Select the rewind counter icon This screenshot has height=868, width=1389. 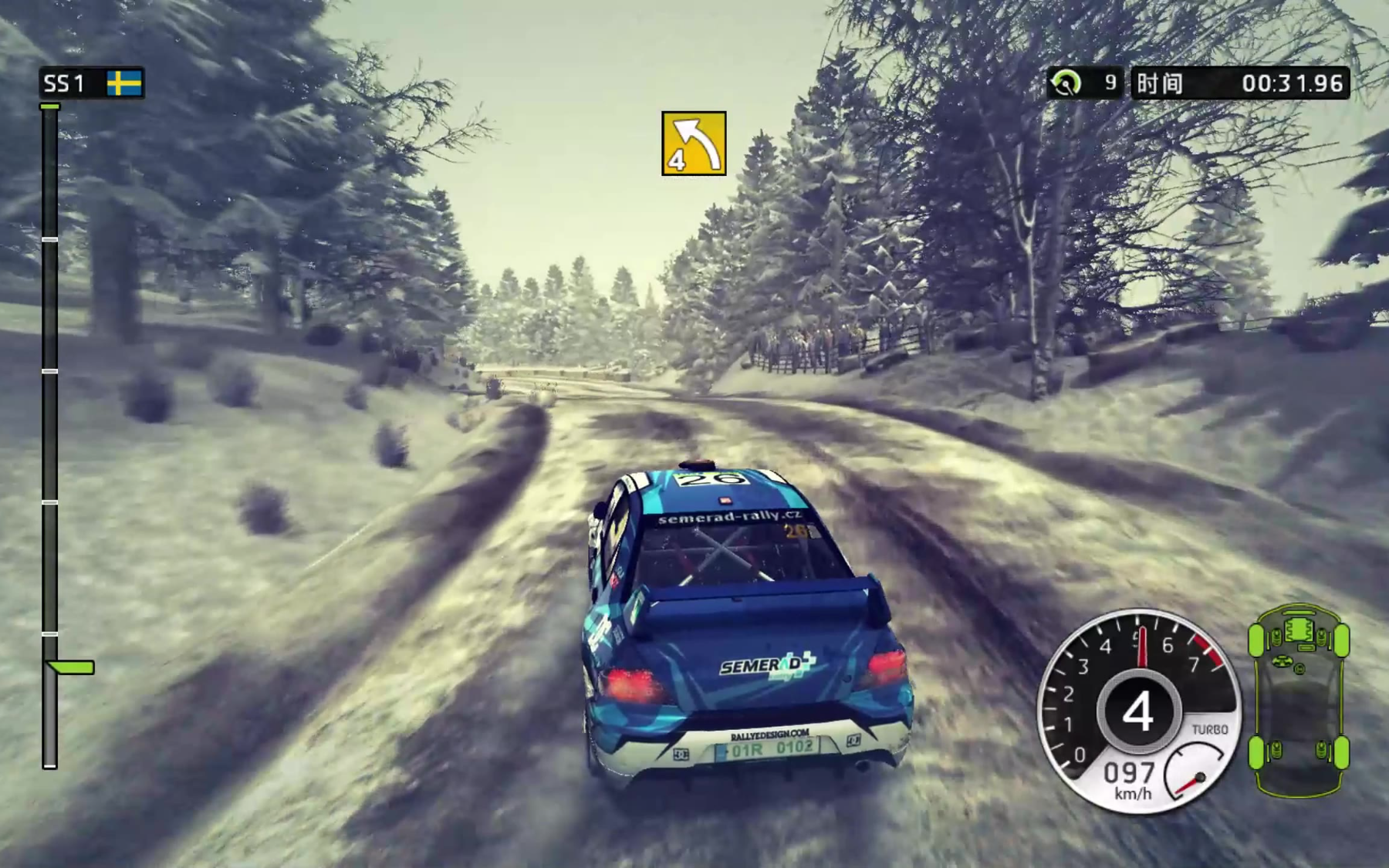click(x=1066, y=83)
